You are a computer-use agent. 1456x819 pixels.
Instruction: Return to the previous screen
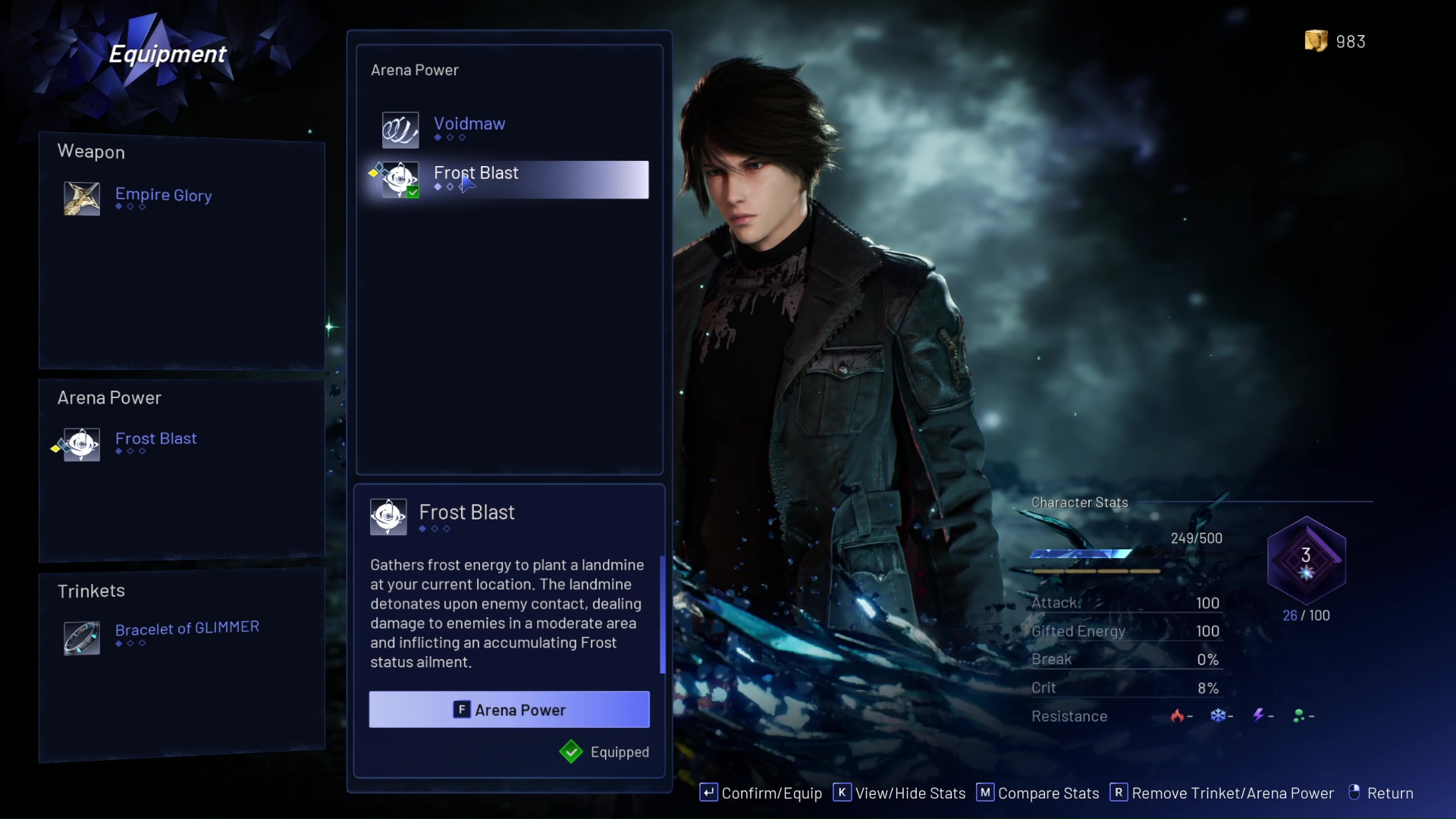click(x=1381, y=793)
